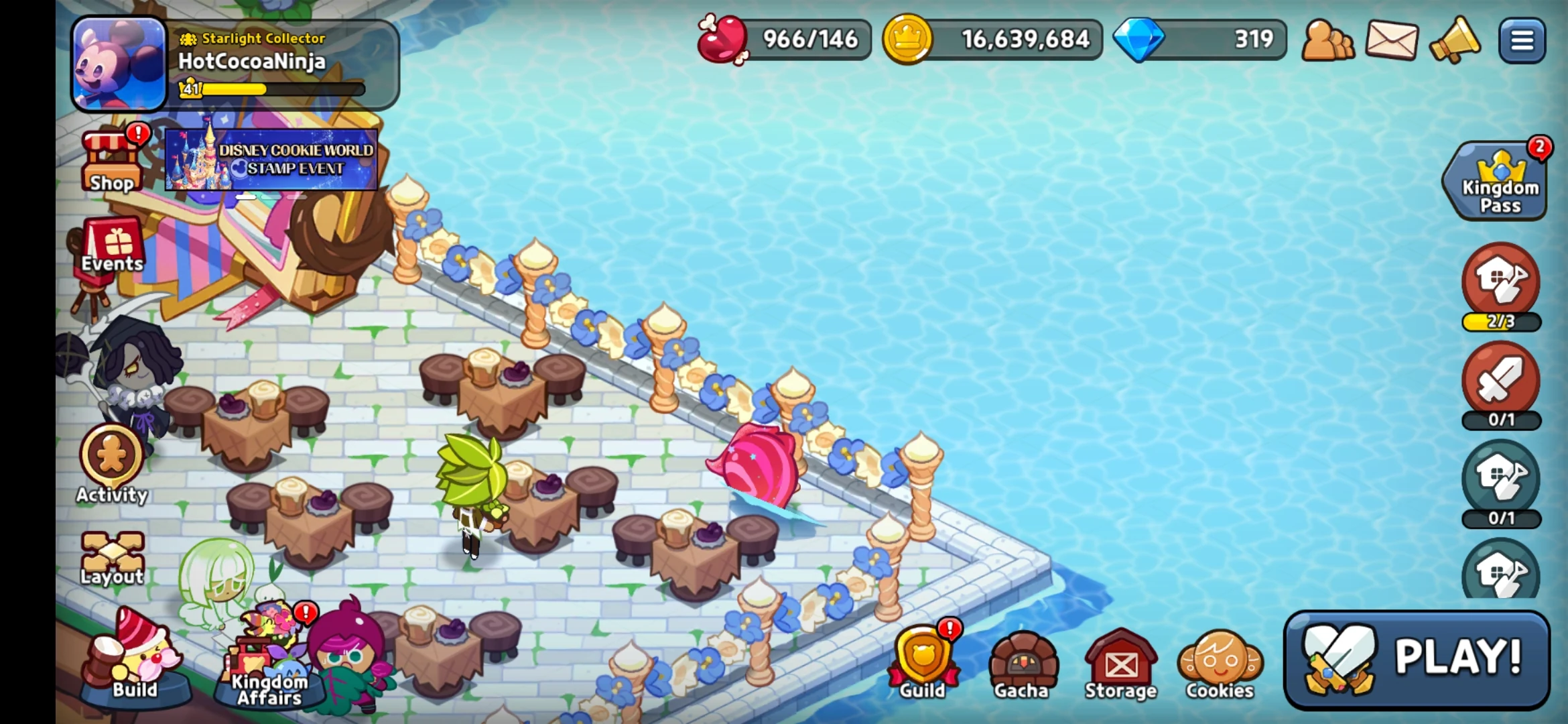Open the hamburger settings menu
The image size is (1568, 724).
(1522, 40)
